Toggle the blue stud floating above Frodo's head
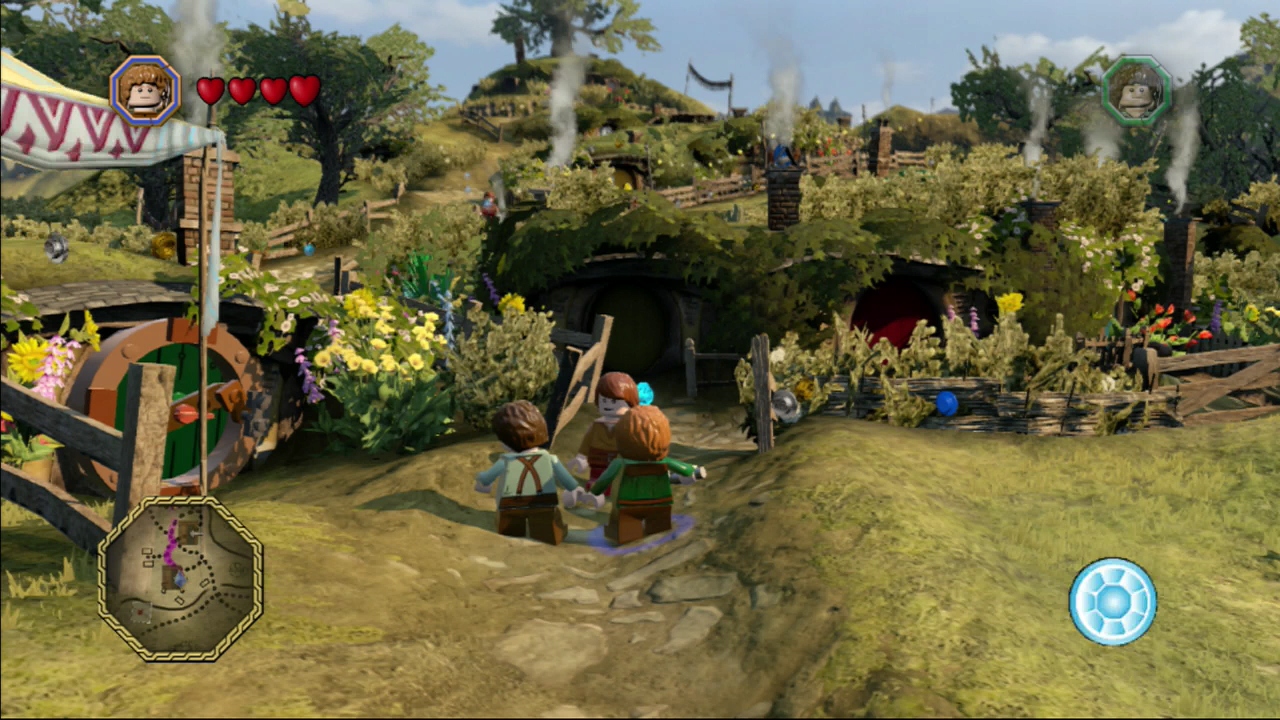1280x720 pixels. coord(644,392)
